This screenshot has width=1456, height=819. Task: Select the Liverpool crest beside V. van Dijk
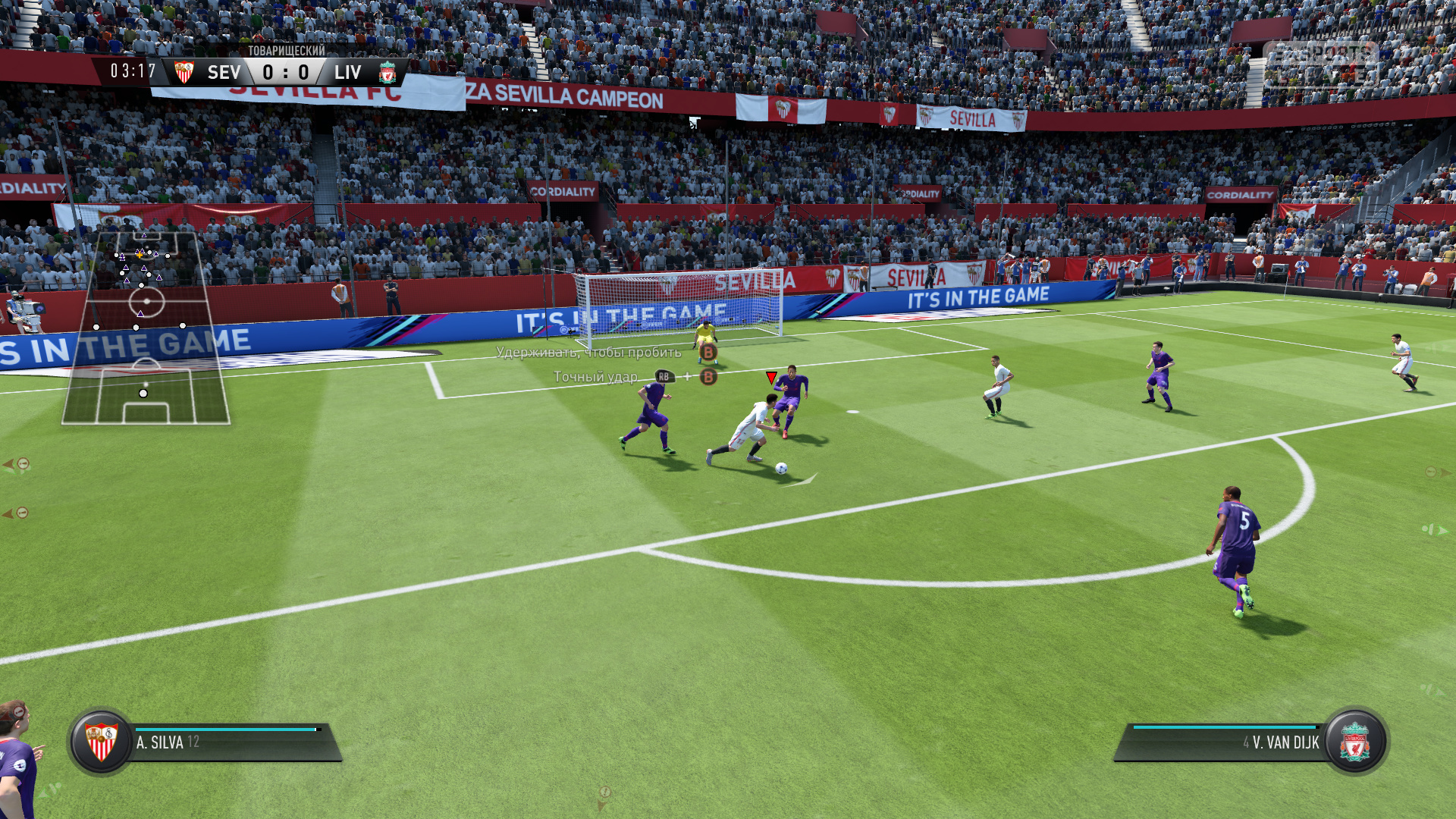coord(1355,742)
